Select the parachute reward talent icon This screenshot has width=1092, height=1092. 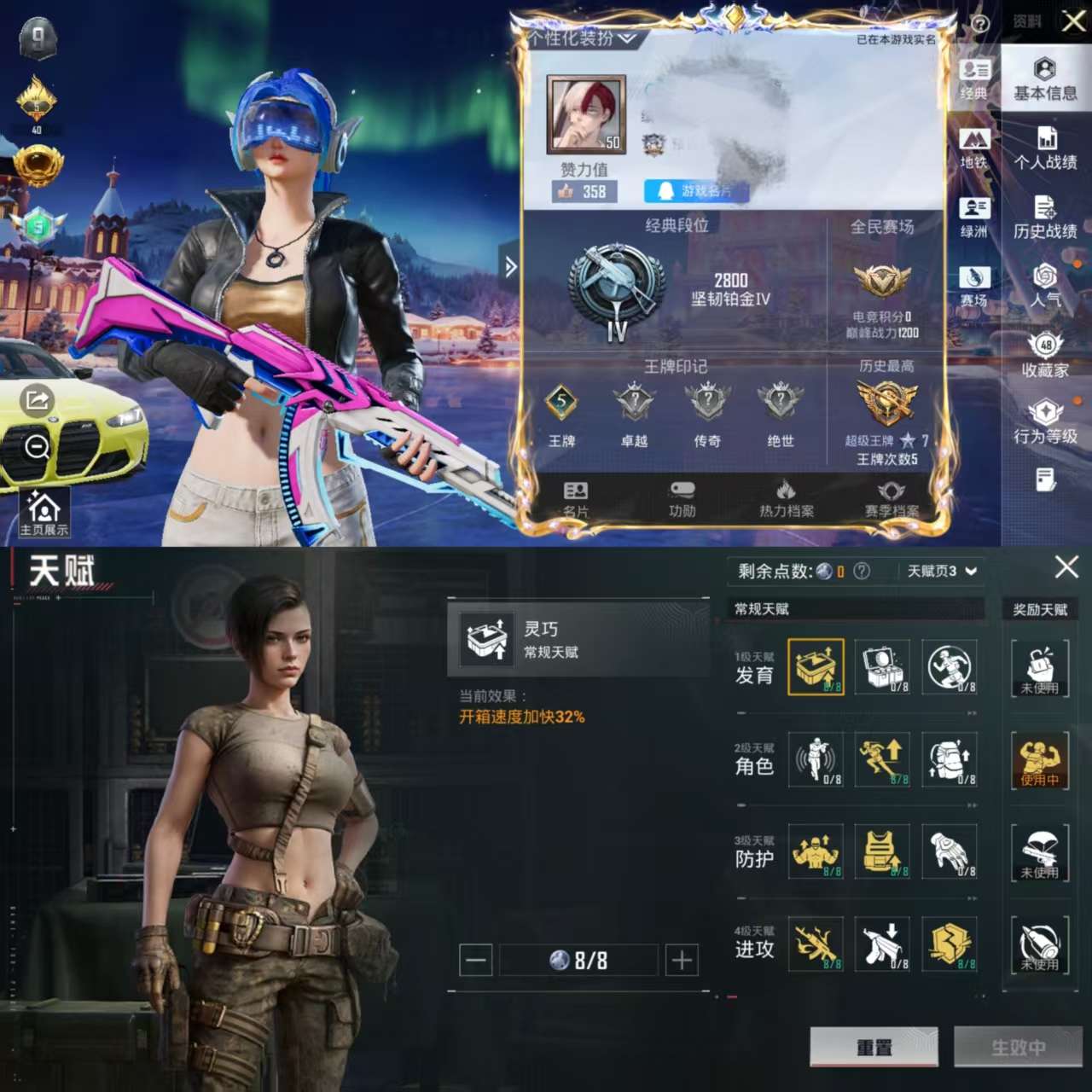(x=1040, y=852)
